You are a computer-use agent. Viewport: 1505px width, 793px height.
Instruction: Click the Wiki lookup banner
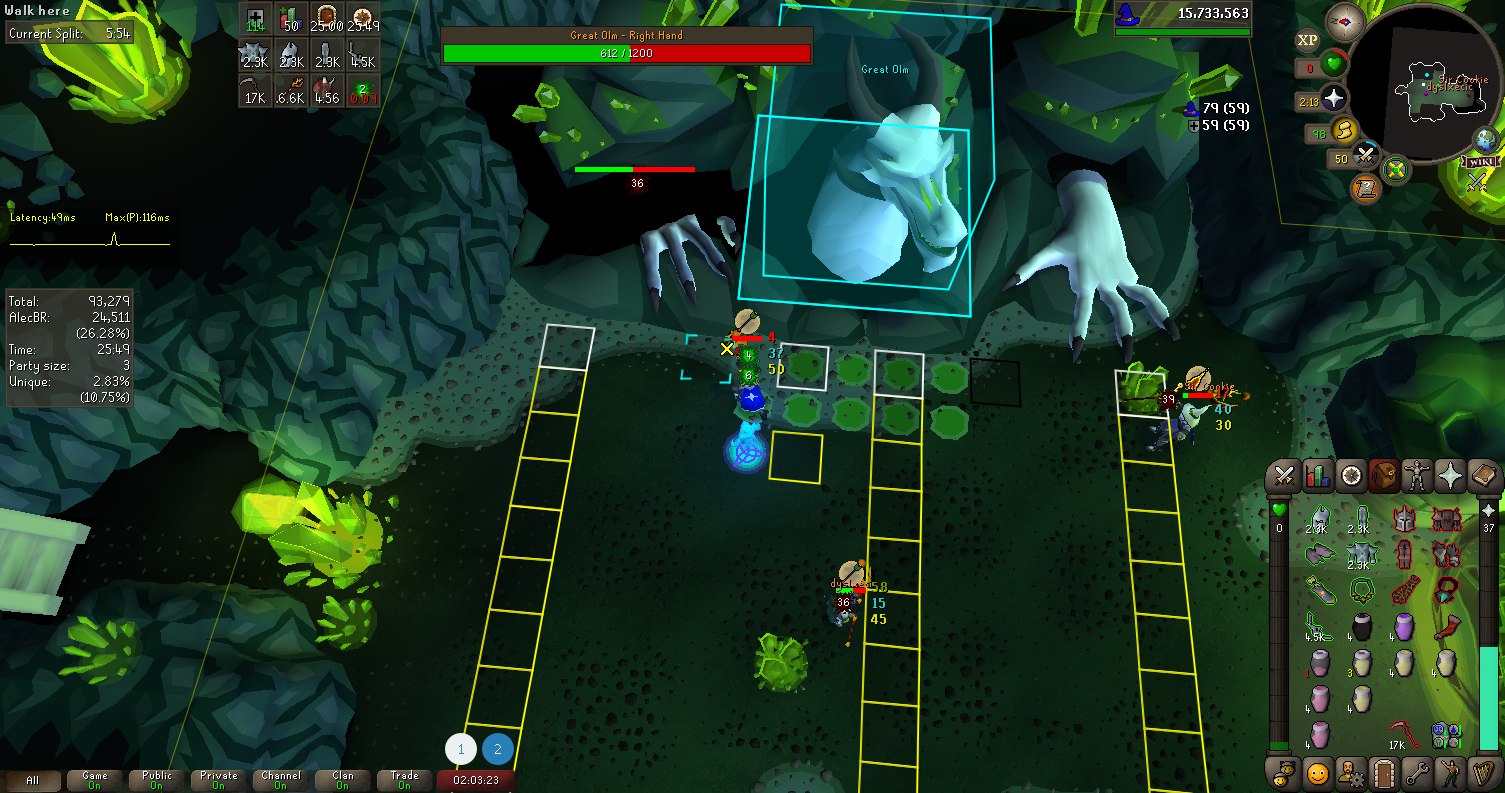(1478, 162)
